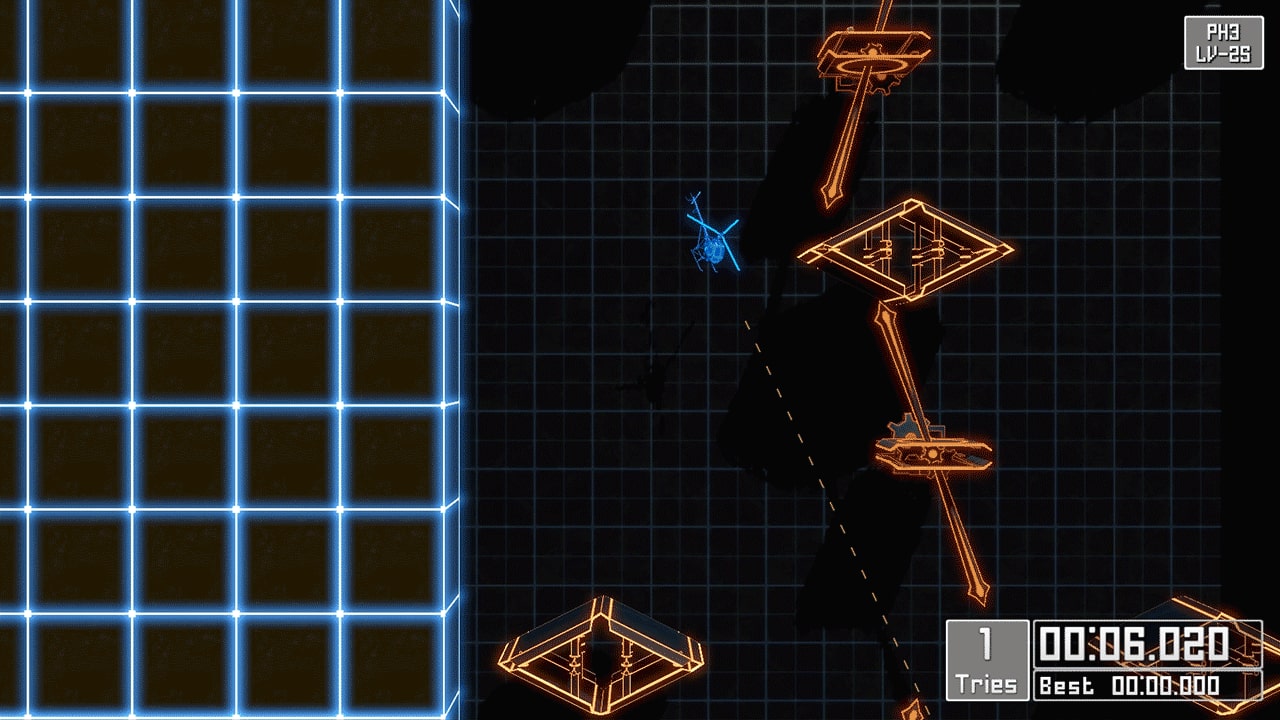Image resolution: width=1280 pixels, height=720 pixels.
Task: Click the Tries counter showing 1
Action: point(985,660)
